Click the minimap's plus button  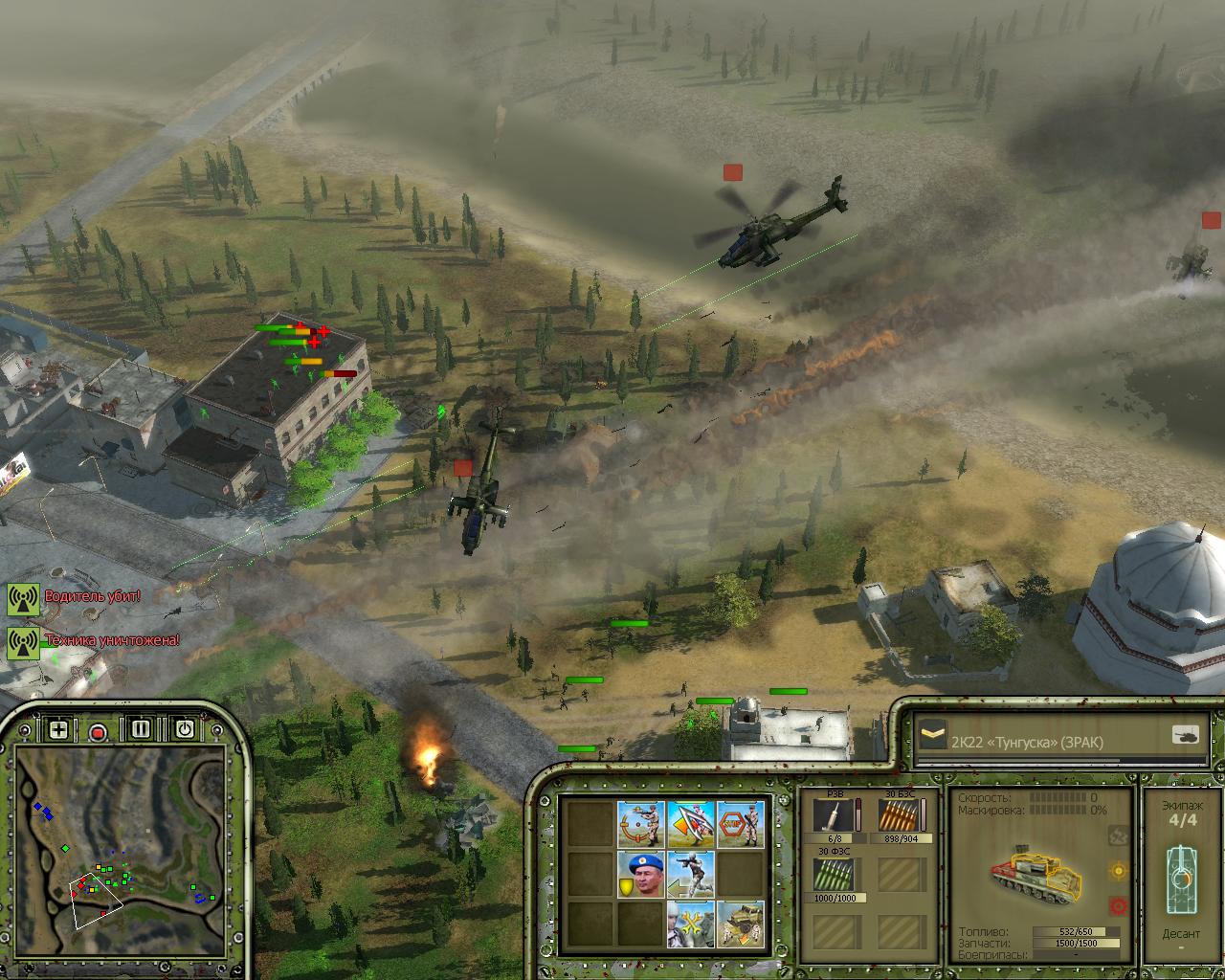pos(58,729)
